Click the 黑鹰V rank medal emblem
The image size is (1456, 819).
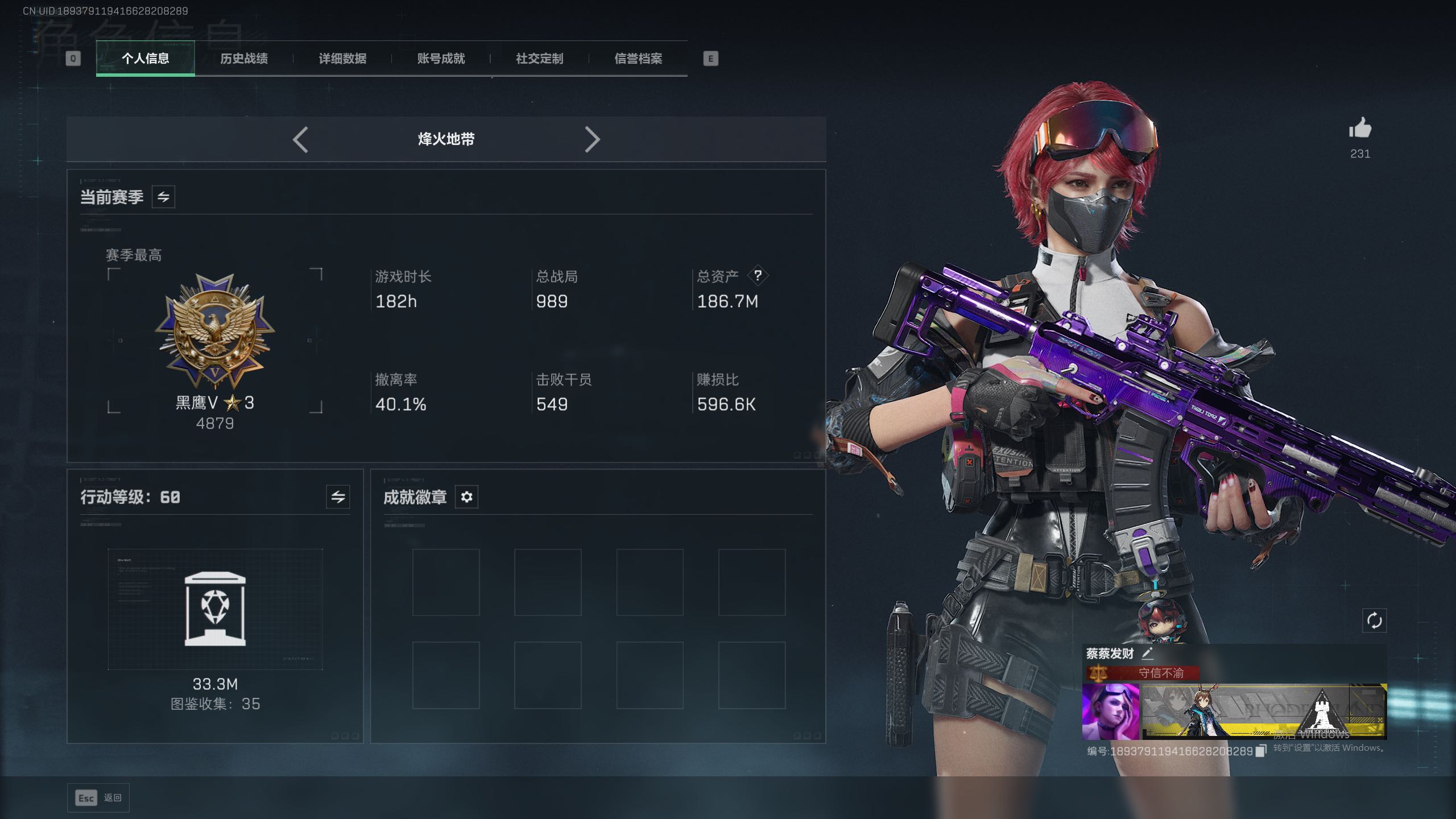pos(215,331)
